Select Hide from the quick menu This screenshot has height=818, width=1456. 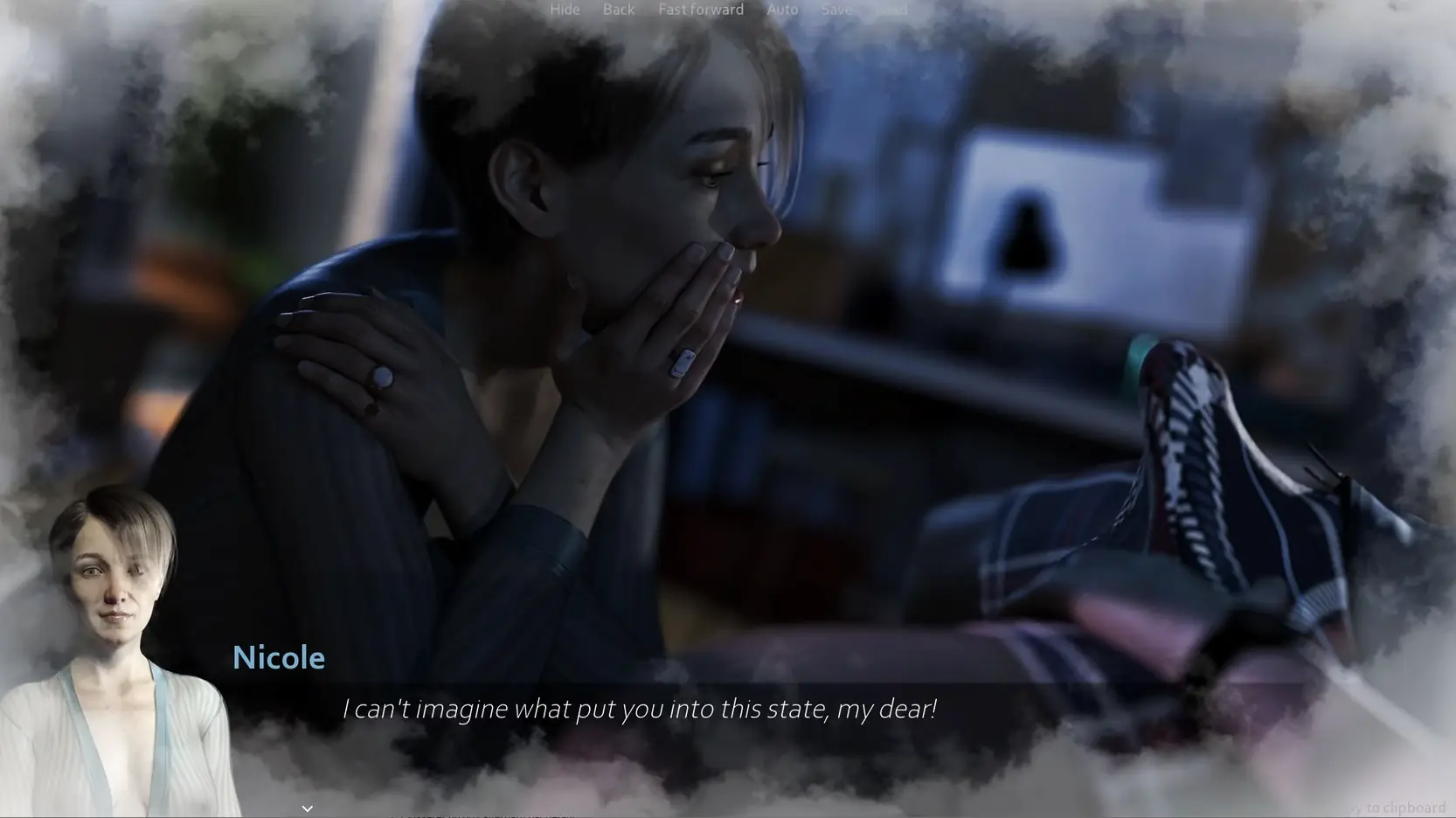(x=565, y=10)
